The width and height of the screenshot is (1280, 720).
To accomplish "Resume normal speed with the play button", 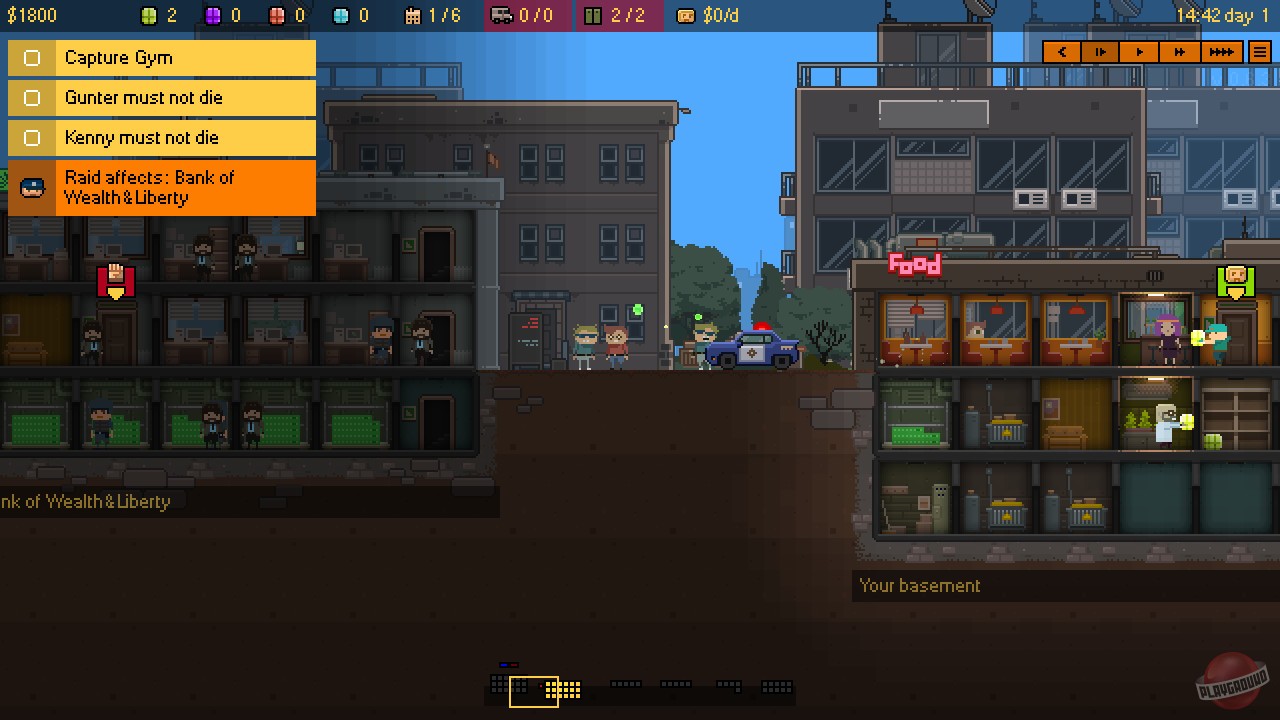I will coord(1139,51).
